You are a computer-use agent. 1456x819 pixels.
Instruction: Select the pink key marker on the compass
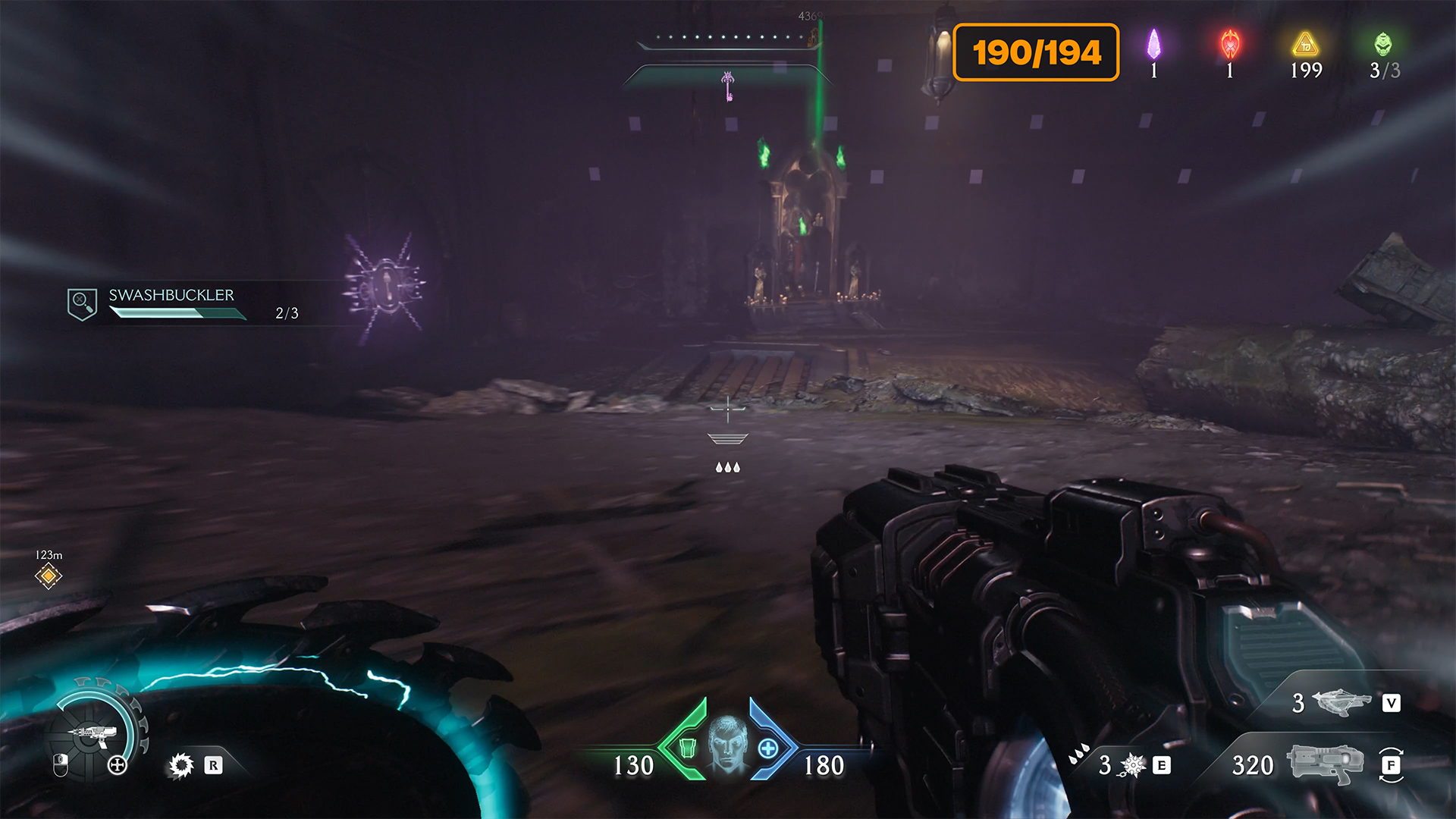click(728, 85)
